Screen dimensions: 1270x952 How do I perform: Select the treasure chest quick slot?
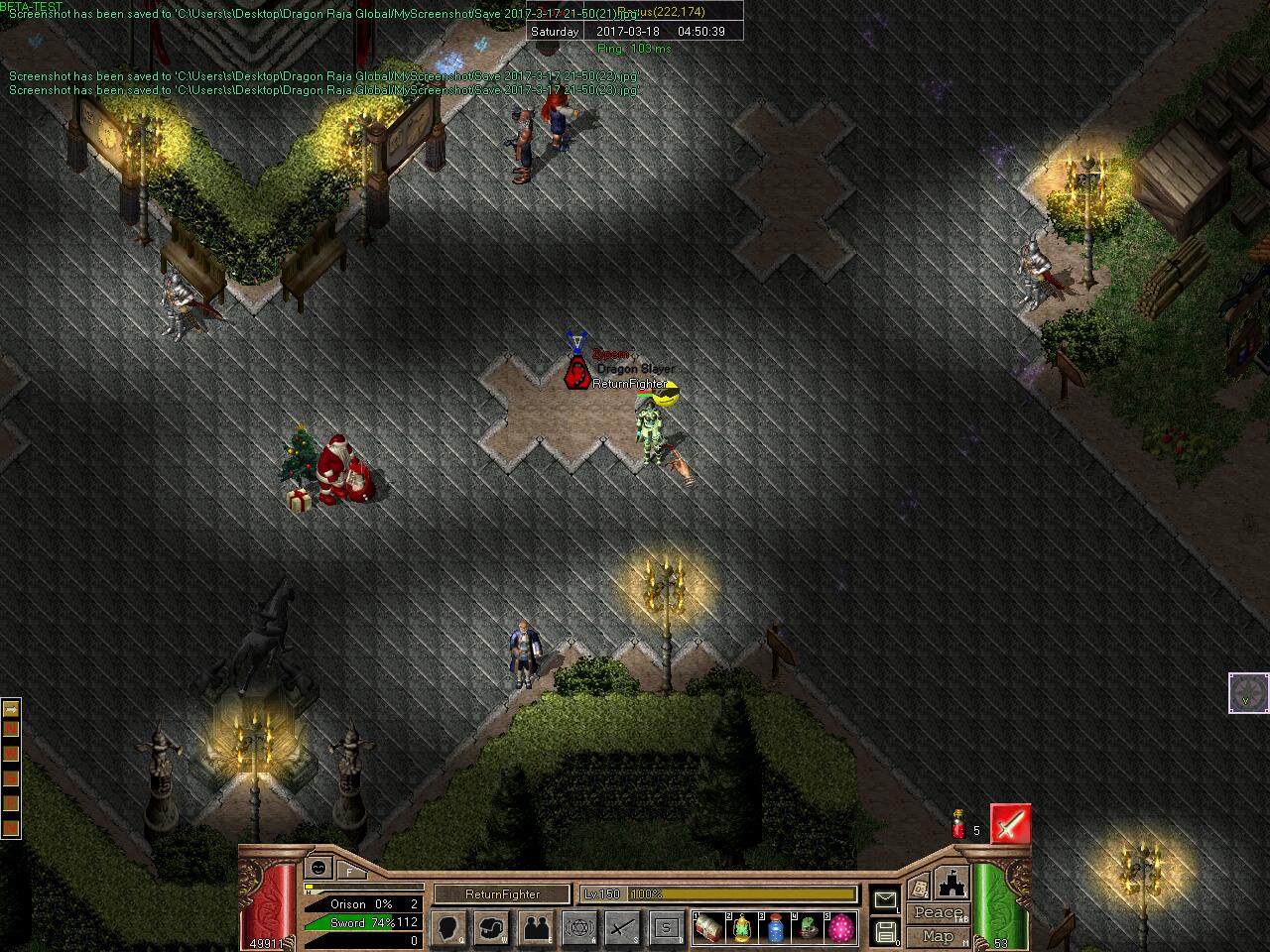coord(708,929)
